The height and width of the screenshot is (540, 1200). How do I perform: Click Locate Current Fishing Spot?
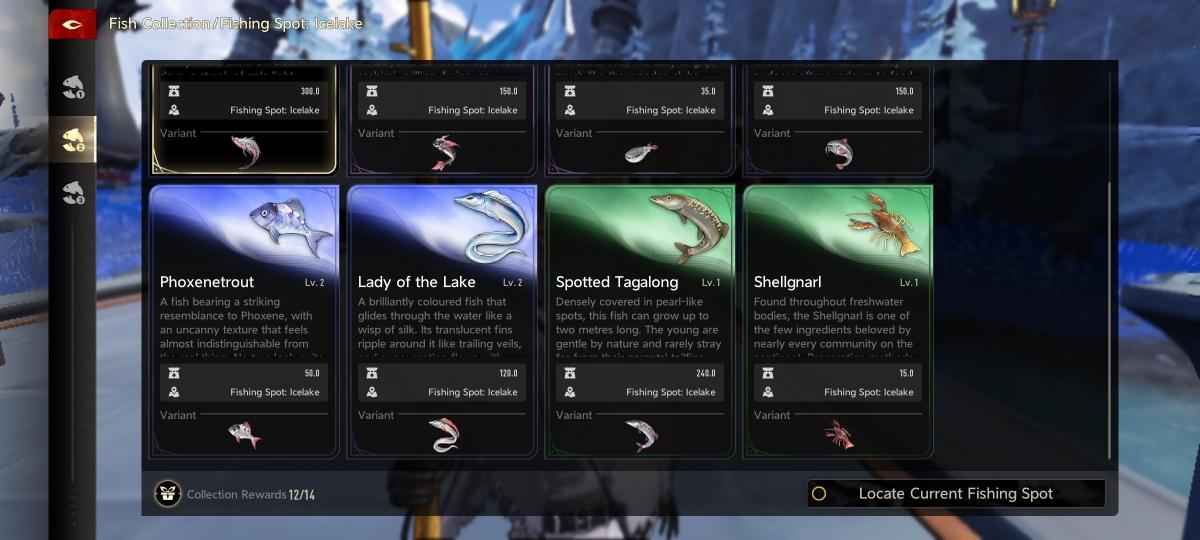[x=955, y=493]
